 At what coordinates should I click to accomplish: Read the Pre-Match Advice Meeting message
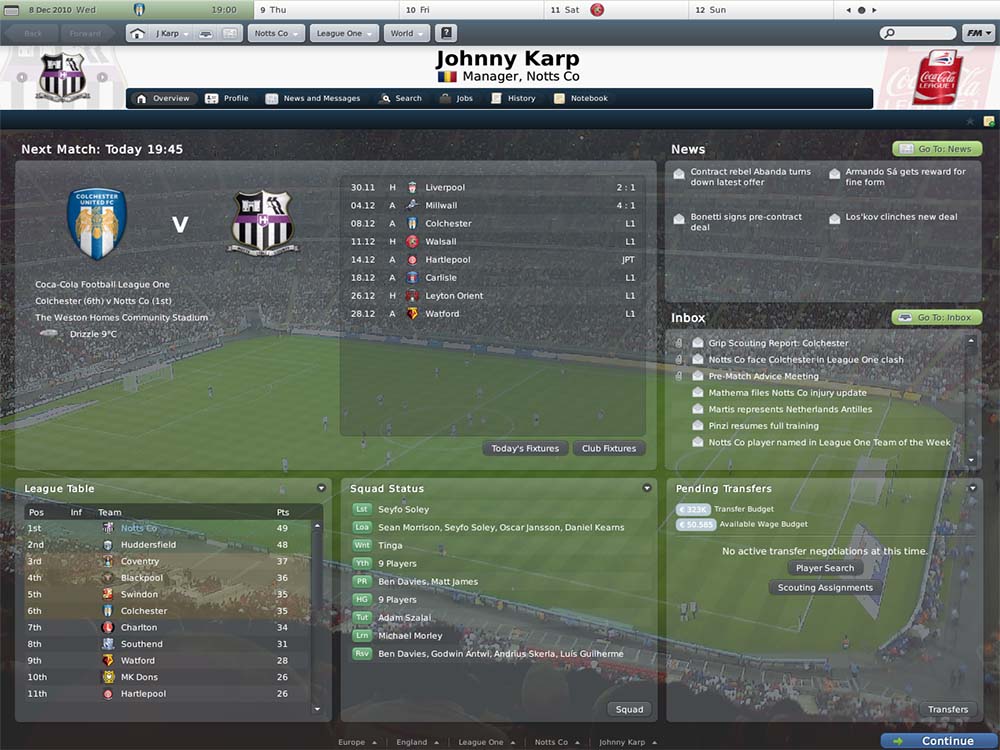tap(763, 376)
